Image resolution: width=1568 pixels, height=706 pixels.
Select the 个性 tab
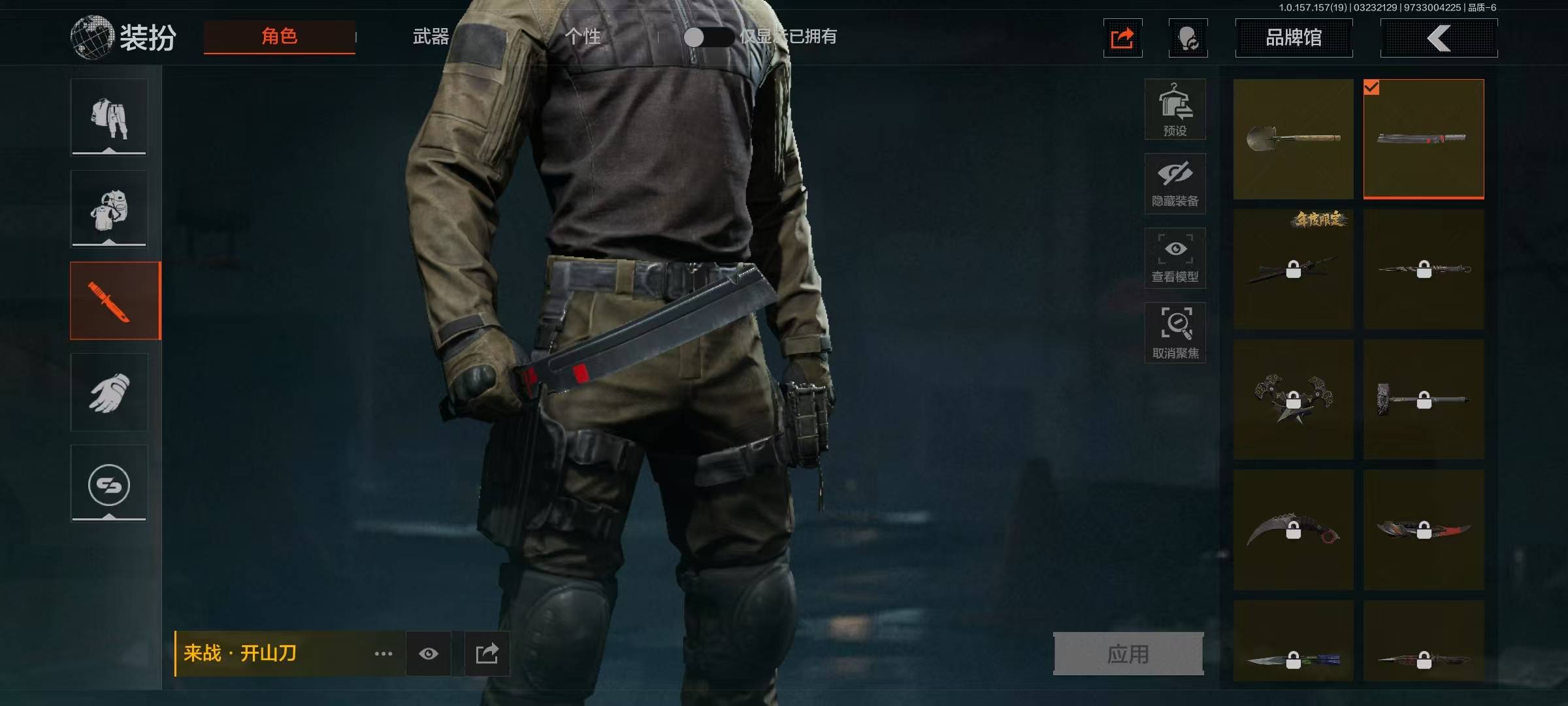tap(582, 37)
